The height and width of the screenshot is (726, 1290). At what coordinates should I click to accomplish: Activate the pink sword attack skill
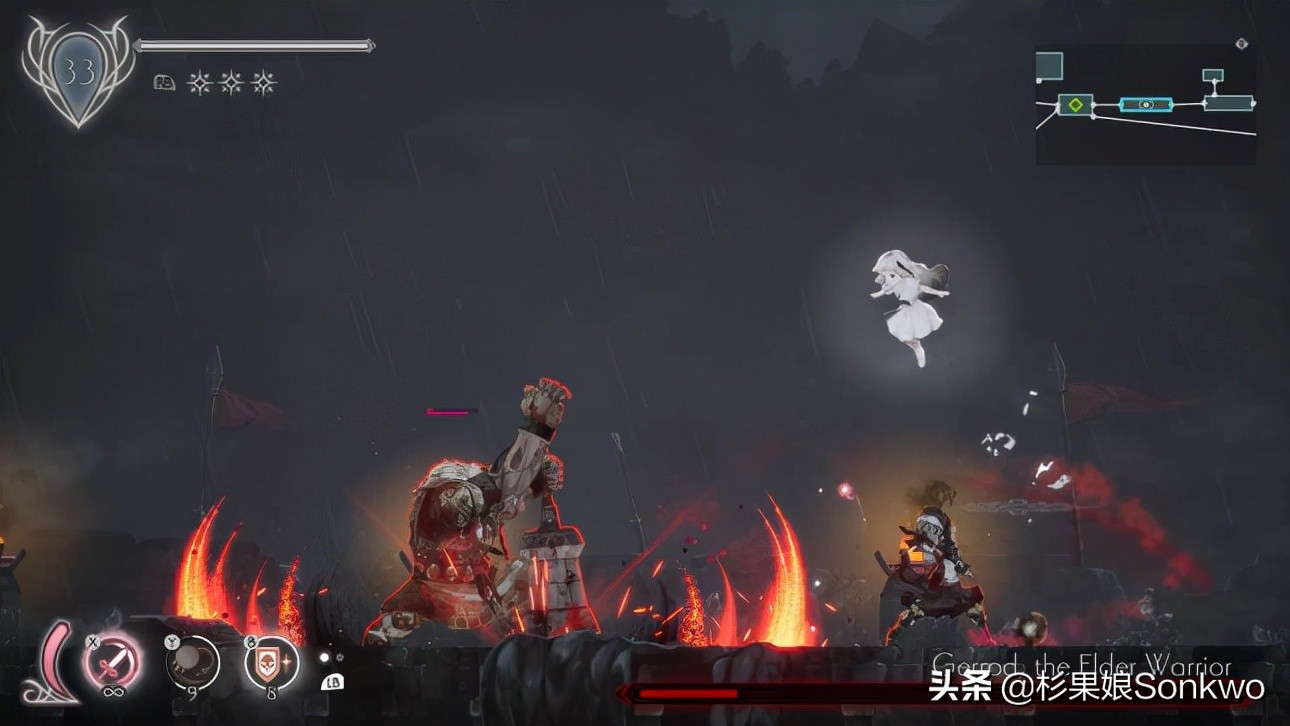tap(113, 661)
